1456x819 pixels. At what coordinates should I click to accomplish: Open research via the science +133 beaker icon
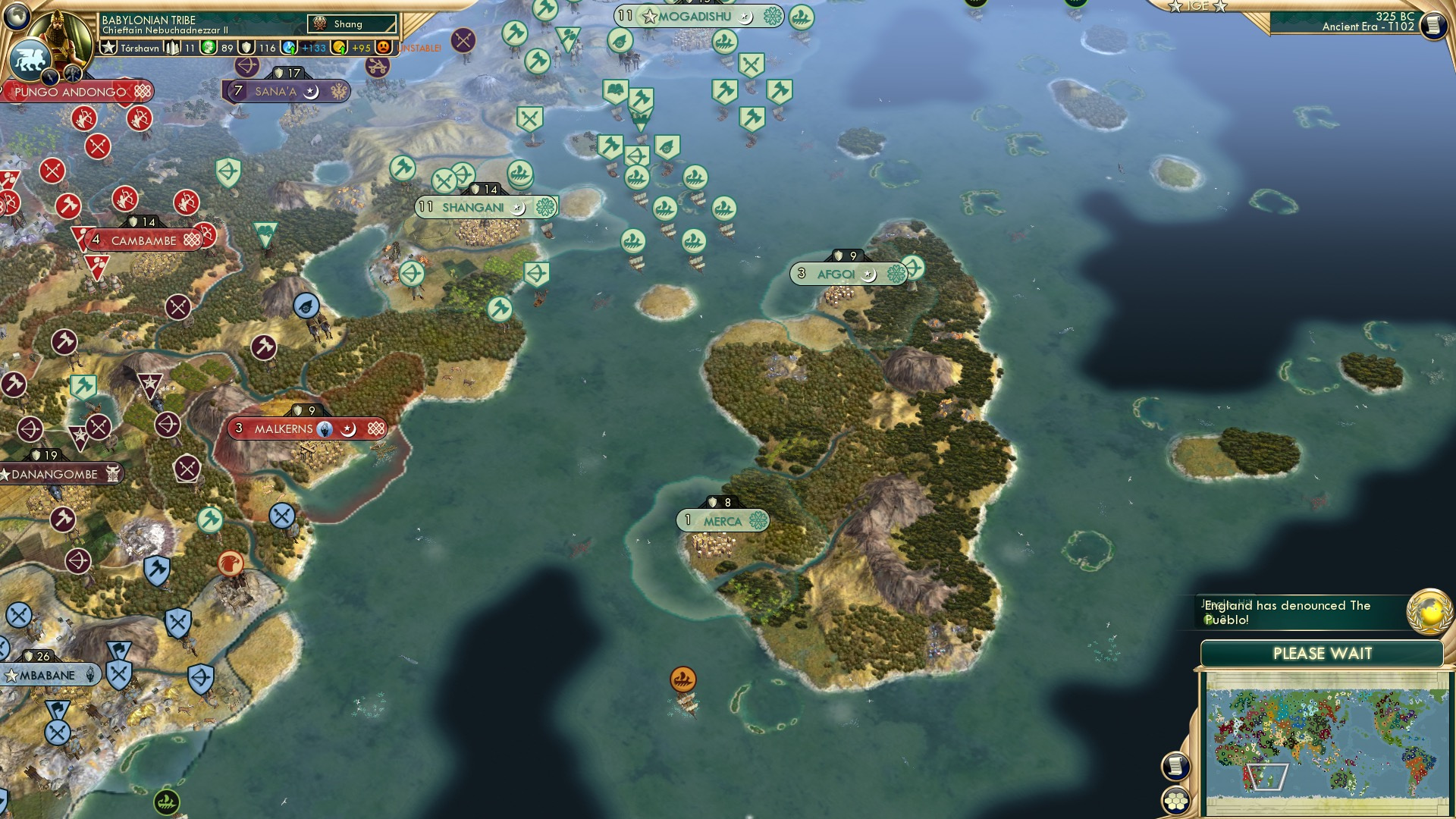pyautogui.click(x=288, y=47)
